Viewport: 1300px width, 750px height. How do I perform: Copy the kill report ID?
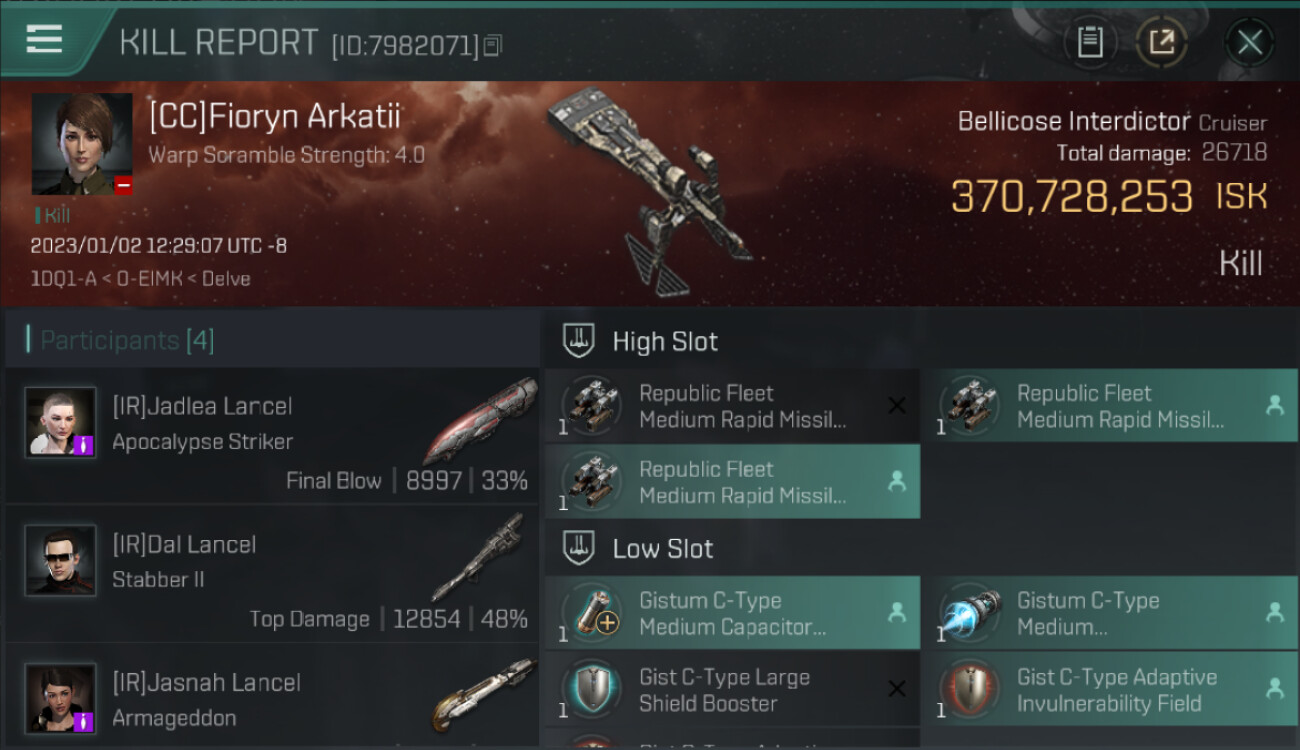click(x=492, y=45)
